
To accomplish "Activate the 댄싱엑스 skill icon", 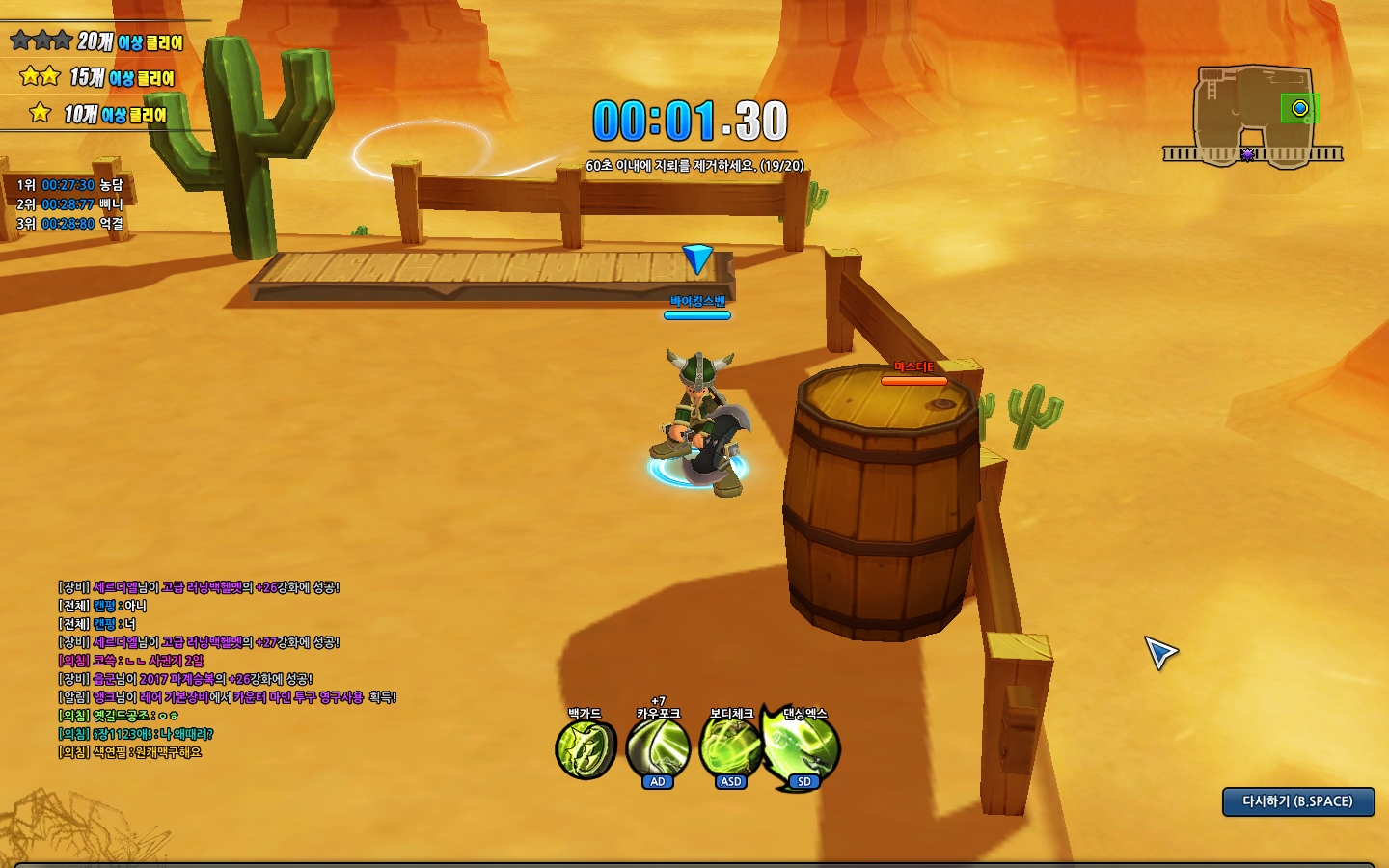I will coord(804,747).
